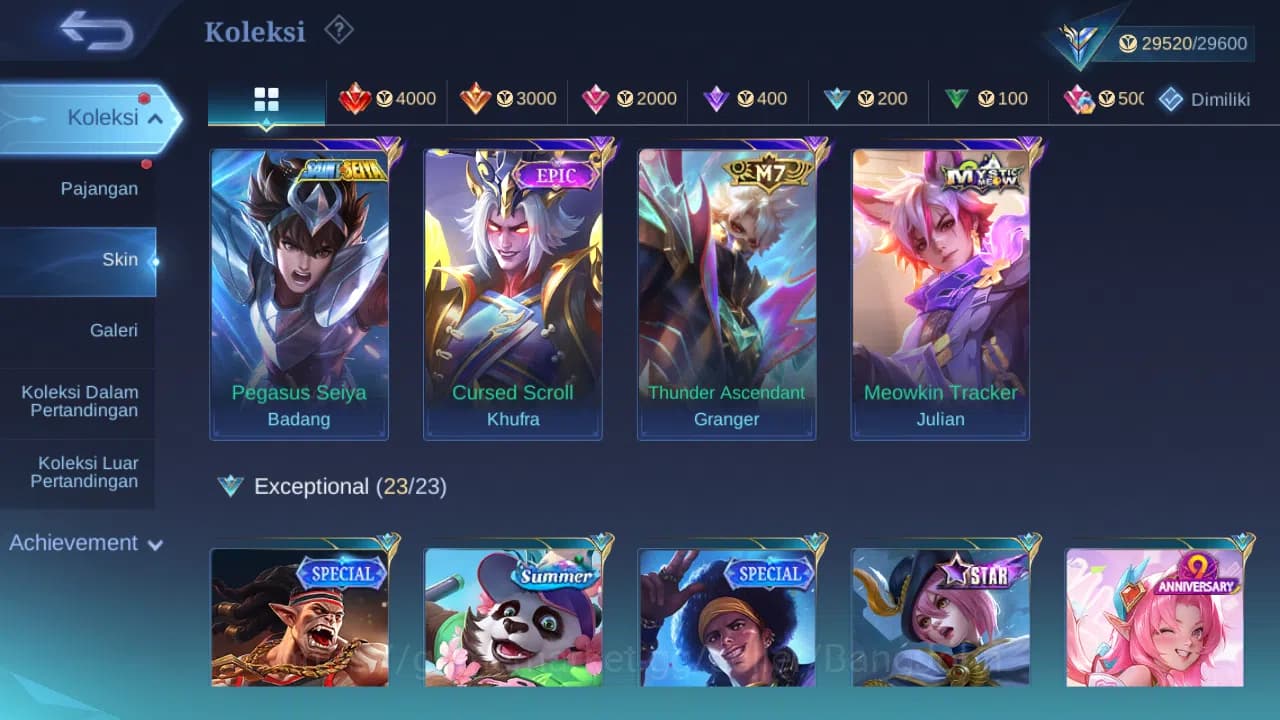Select Koleksi Dalam Pertandingan
The width and height of the screenshot is (1280, 720).
pos(79,401)
